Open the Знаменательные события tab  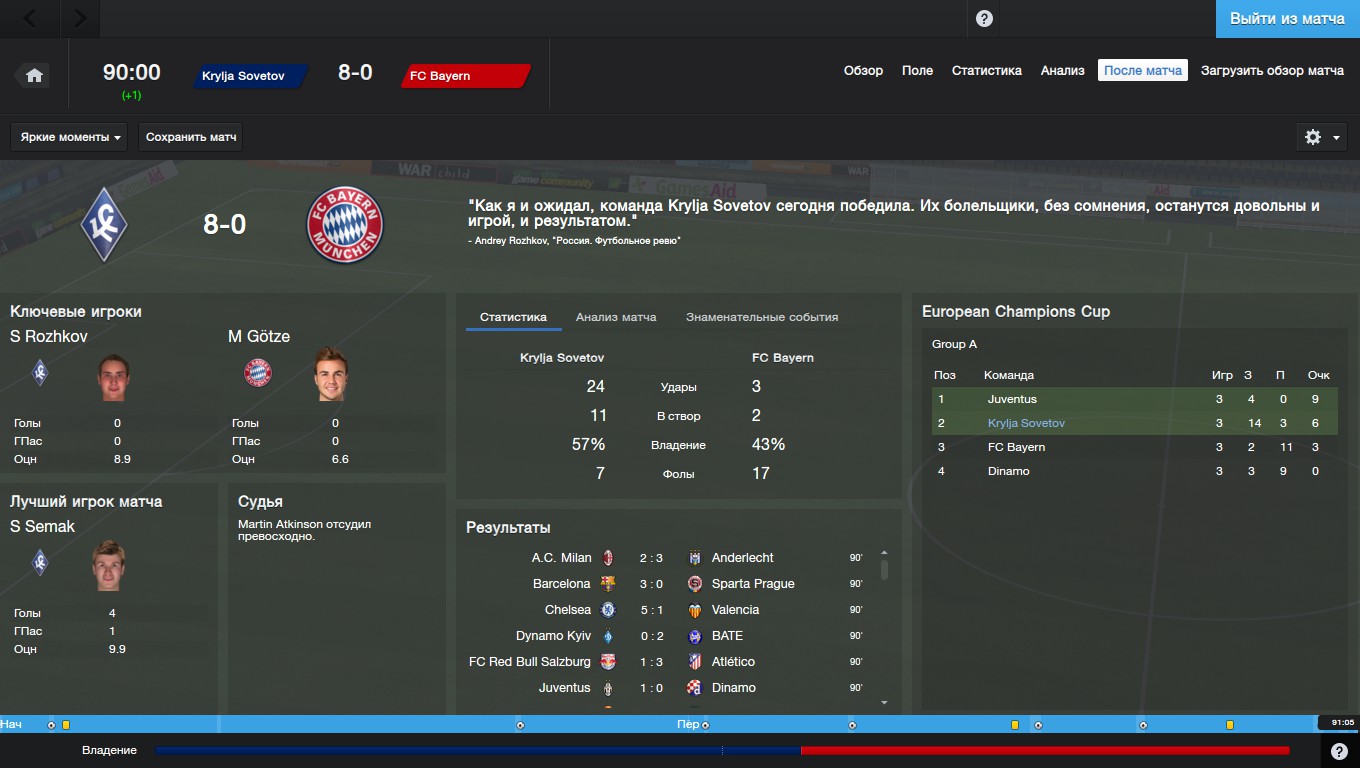coord(762,317)
